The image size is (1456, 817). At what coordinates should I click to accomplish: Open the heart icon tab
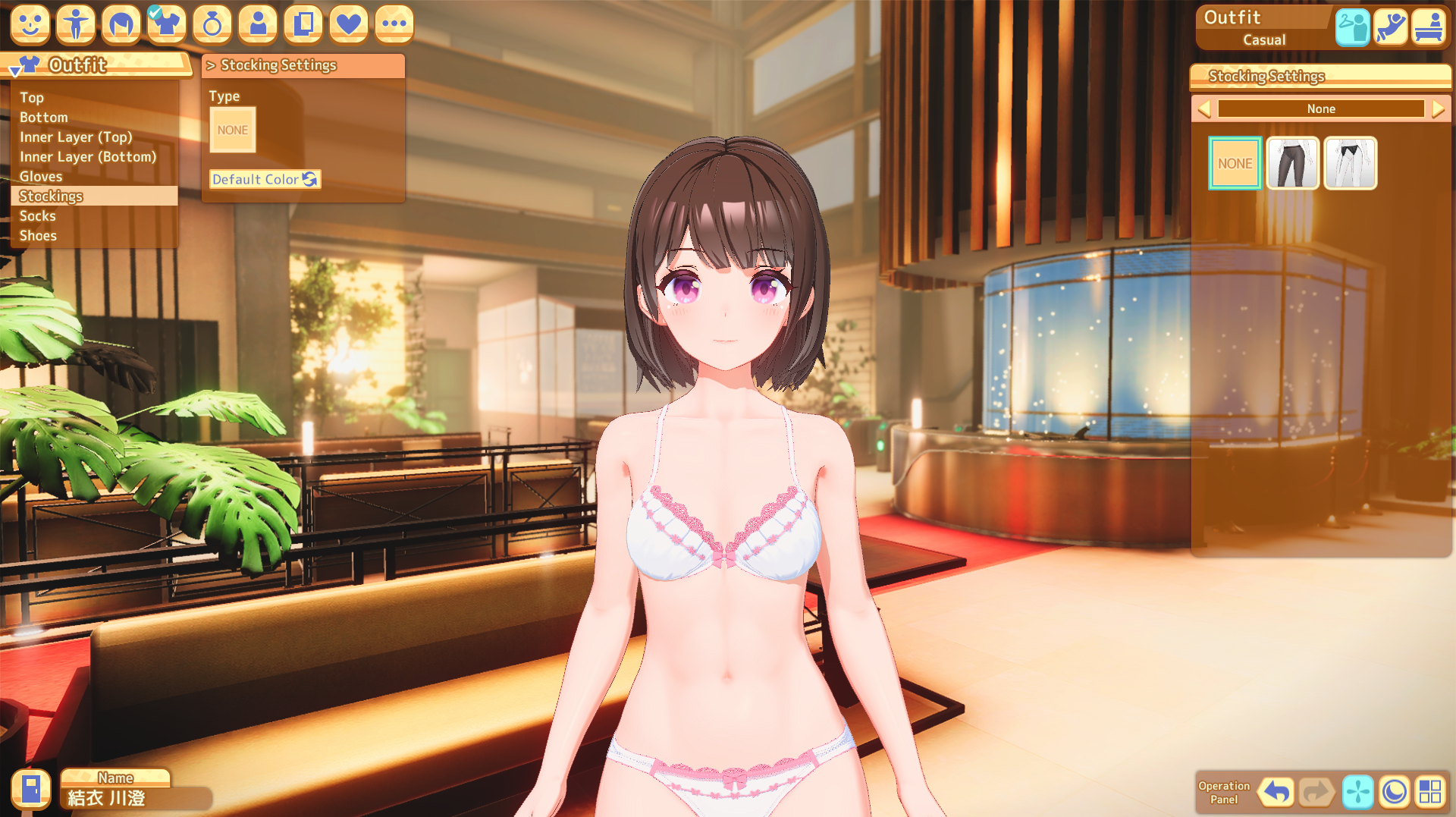349,24
